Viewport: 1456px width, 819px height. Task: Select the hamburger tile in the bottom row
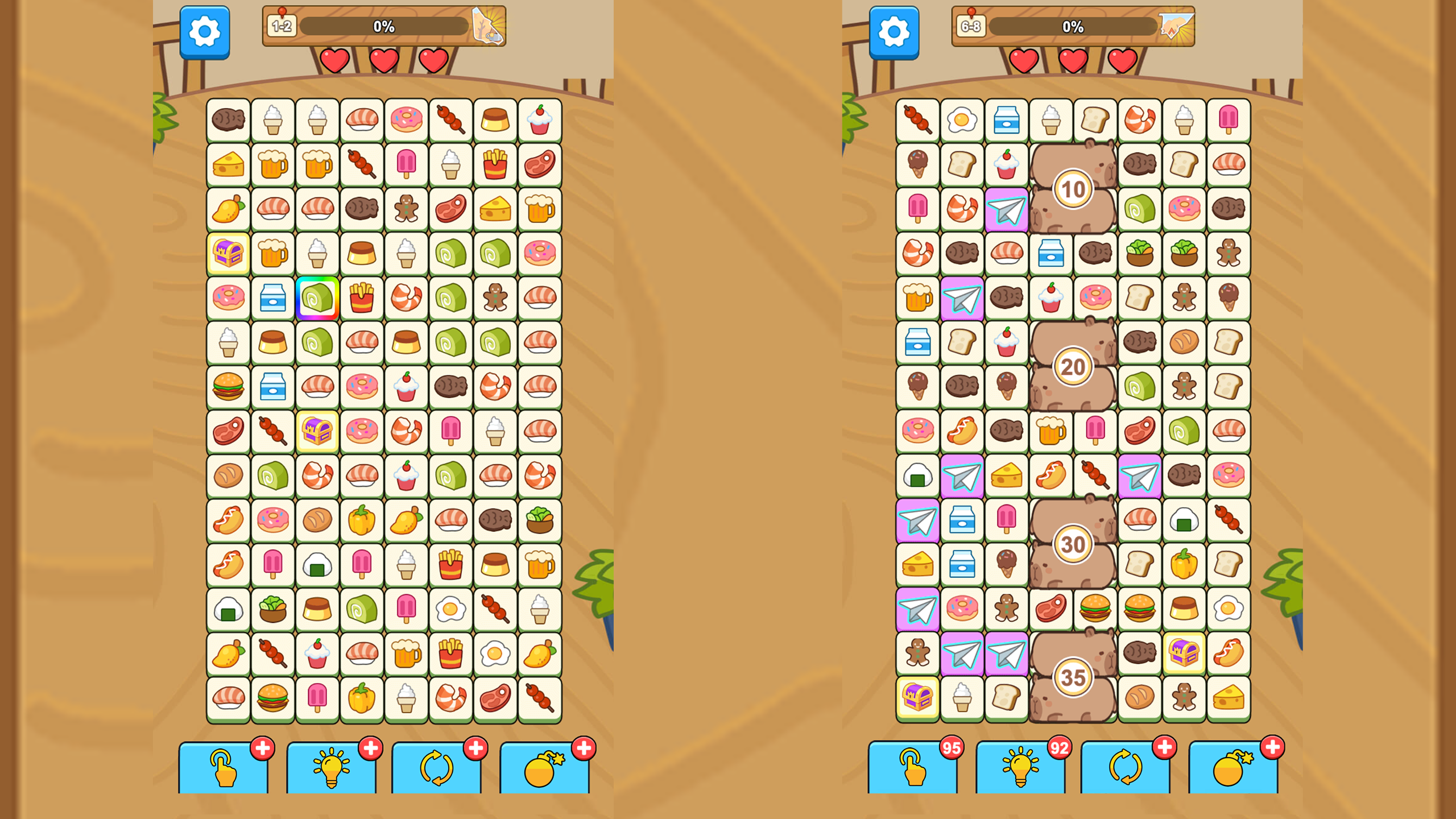click(x=272, y=697)
